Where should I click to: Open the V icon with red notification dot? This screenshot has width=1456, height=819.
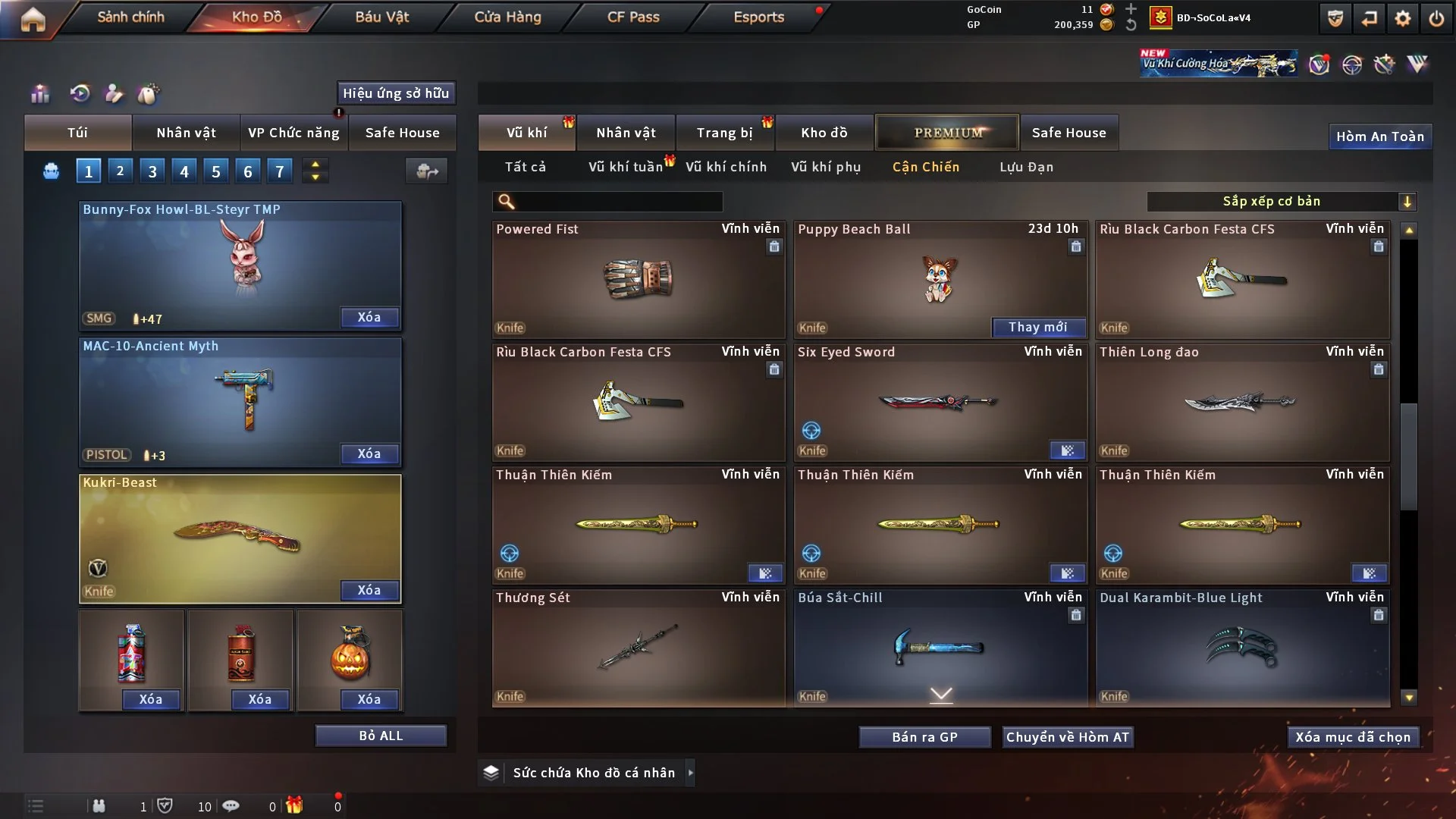tap(1319, 64)
